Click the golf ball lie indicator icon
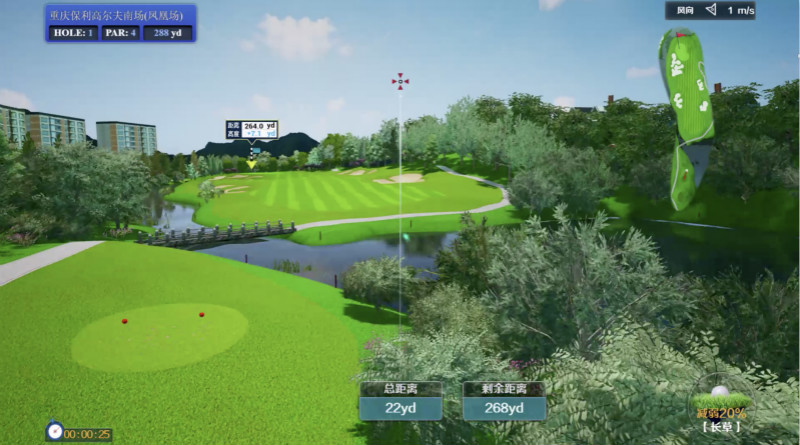 point(720,395)
